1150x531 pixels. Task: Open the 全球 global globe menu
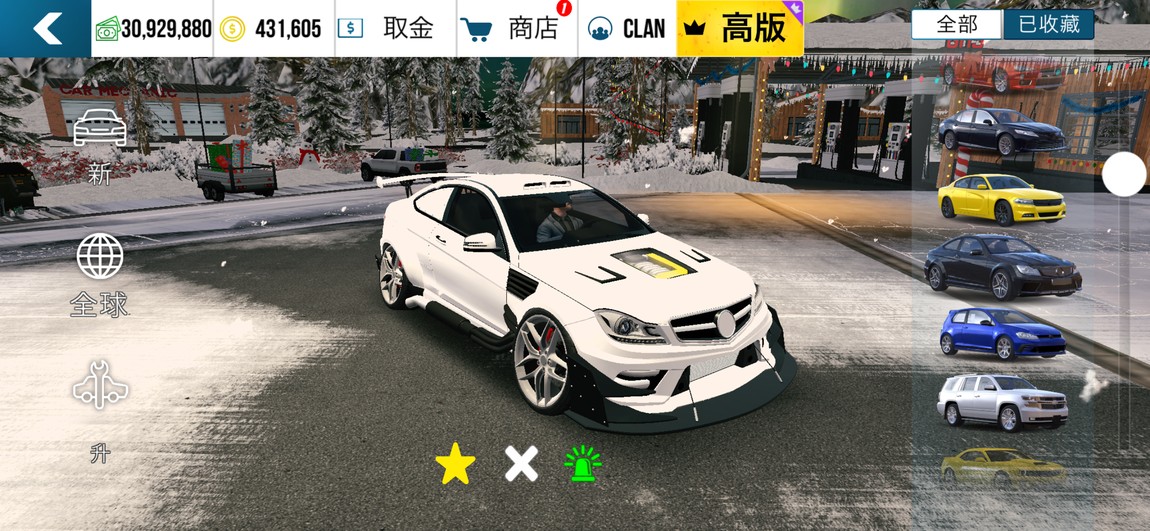(100, 275)
